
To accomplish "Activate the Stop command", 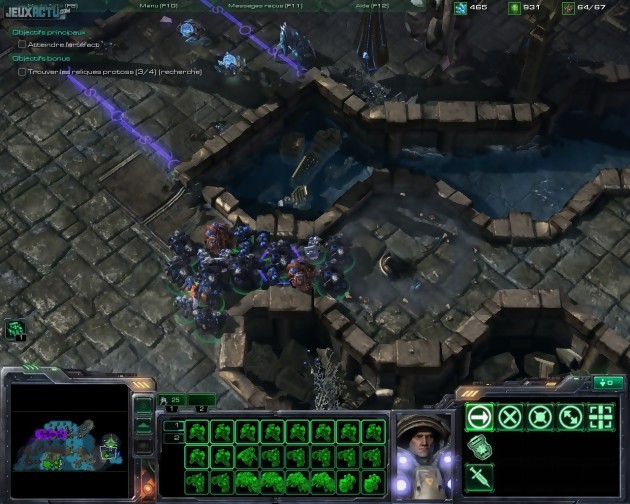I will click(x=510, y=417).
